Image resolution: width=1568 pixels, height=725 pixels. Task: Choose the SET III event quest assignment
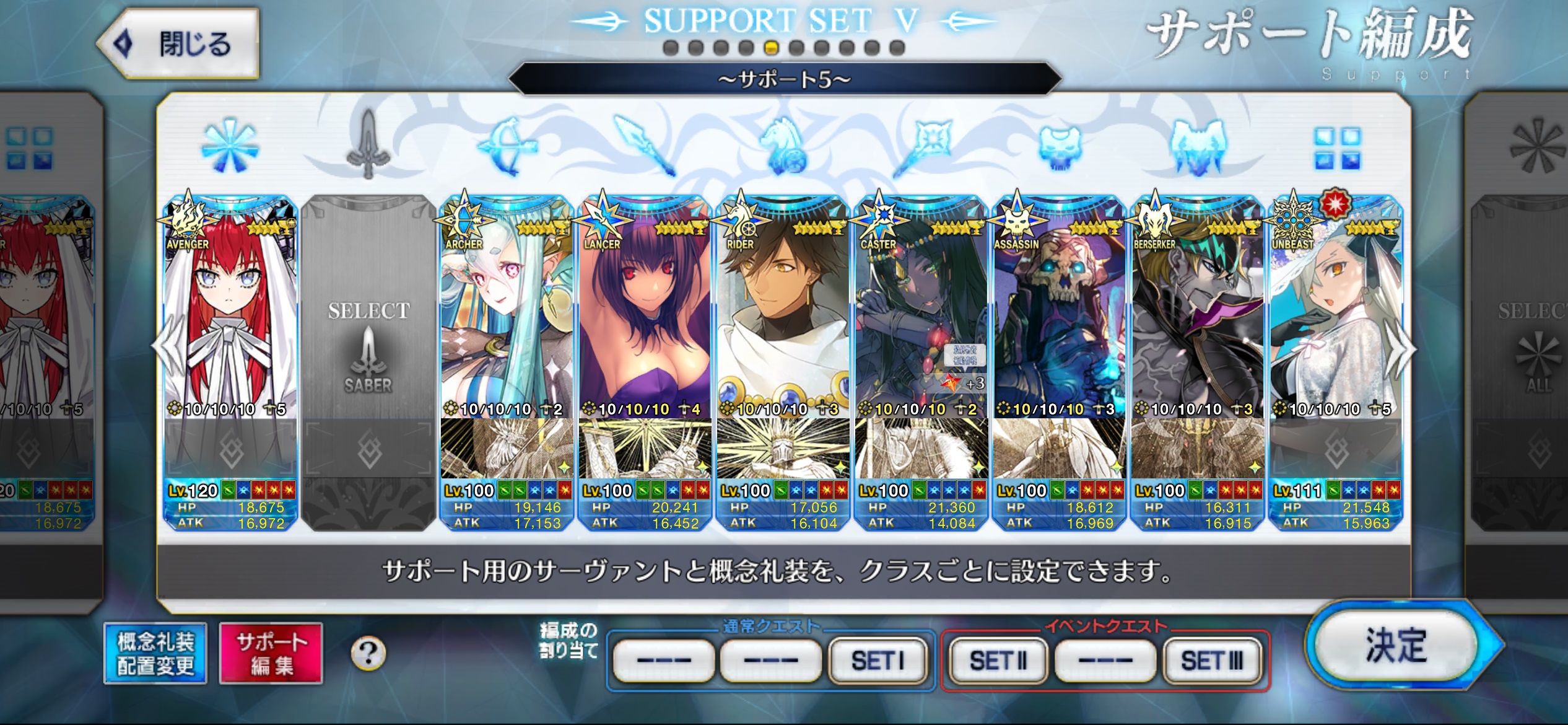point(1212,661)
